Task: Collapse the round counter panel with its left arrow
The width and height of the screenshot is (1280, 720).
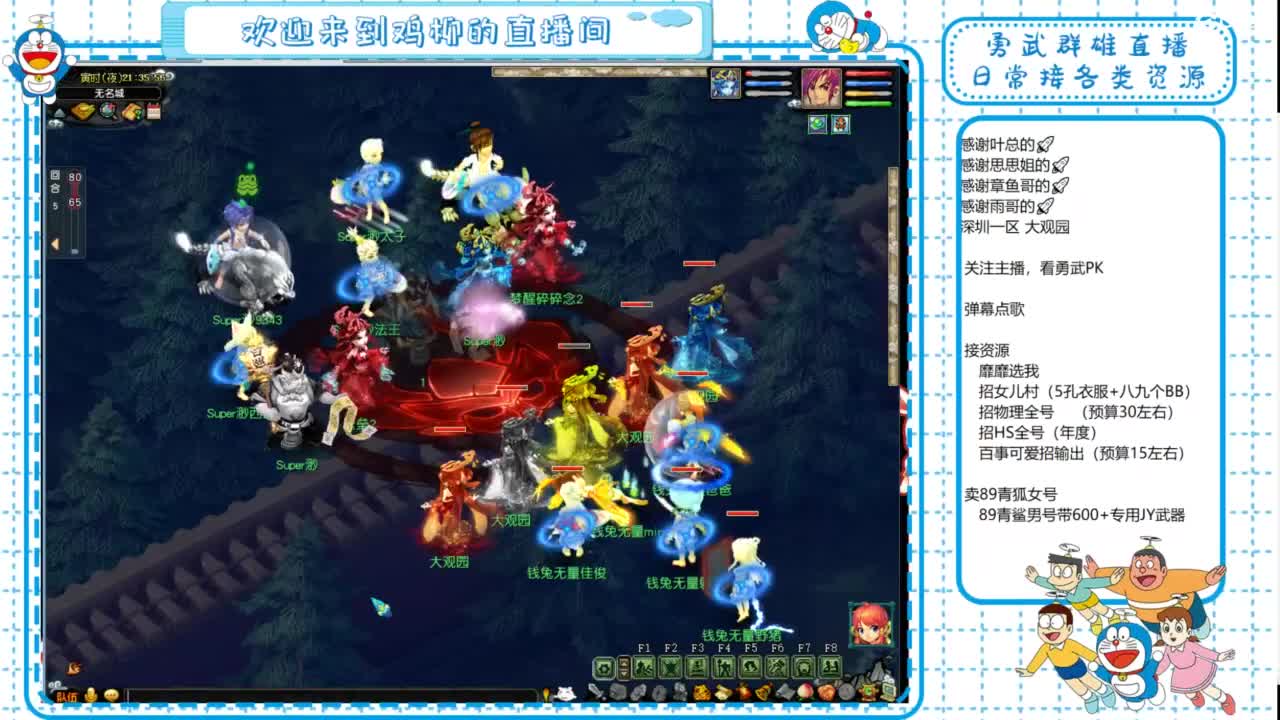Action: [x=54, y=242]
